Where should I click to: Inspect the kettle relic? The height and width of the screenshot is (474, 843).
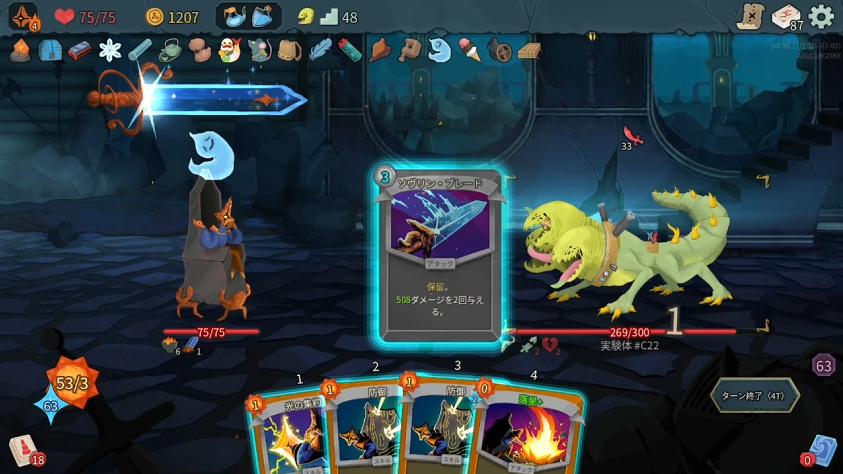coord(170,50)
